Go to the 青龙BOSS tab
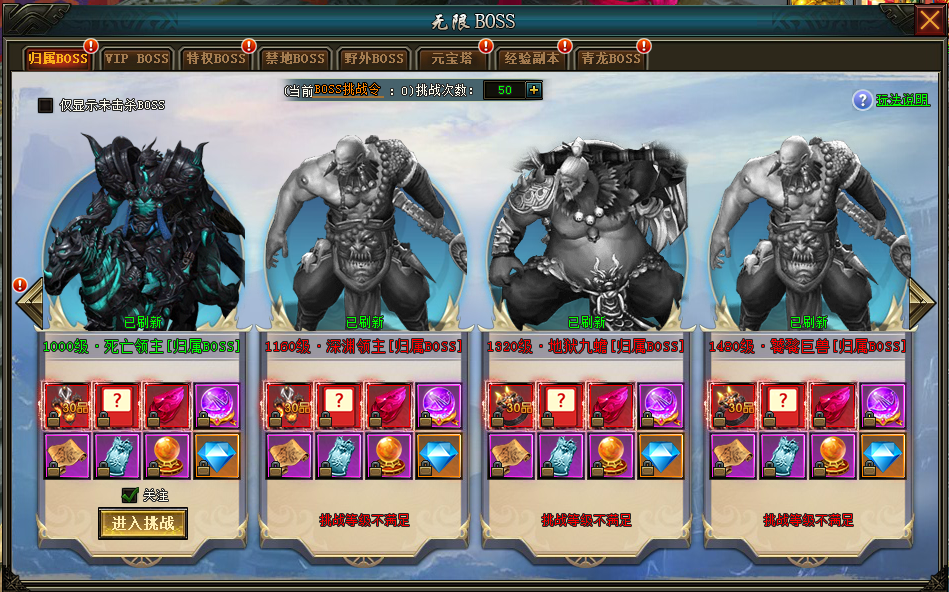The width and height of the screenshot is (949, 592). [610, 59]
